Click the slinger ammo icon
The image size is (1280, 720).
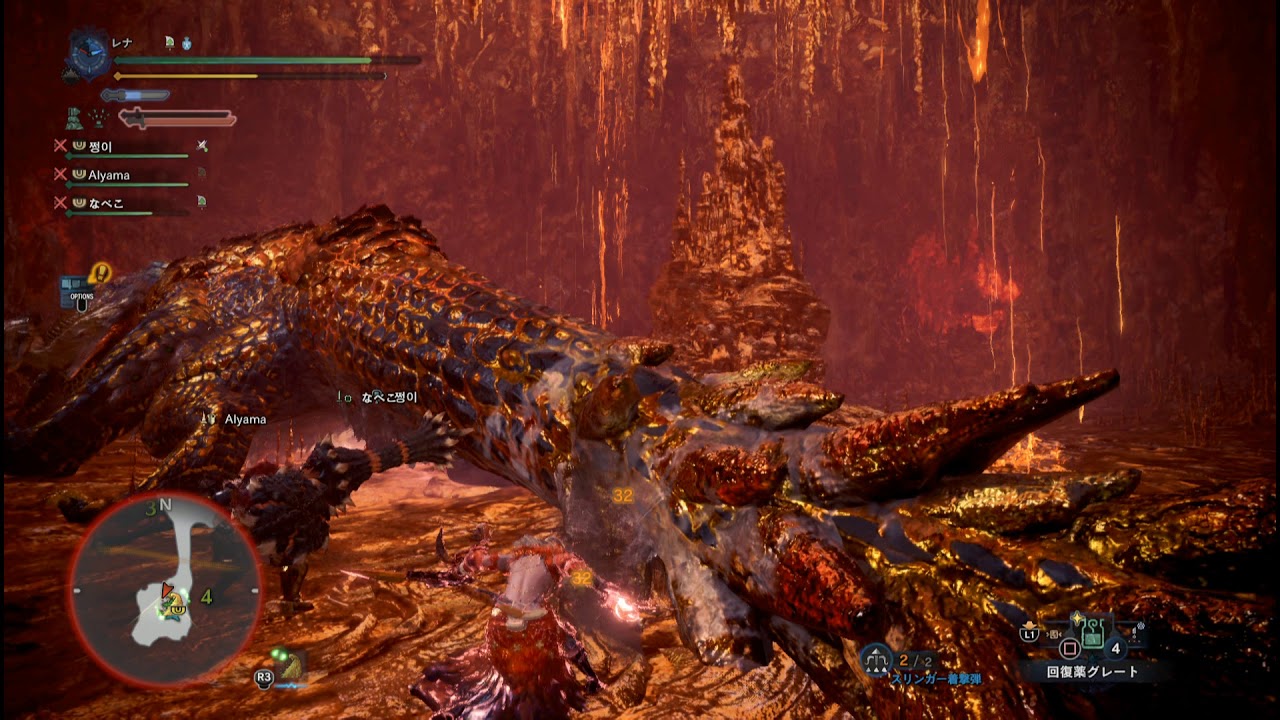877,660
